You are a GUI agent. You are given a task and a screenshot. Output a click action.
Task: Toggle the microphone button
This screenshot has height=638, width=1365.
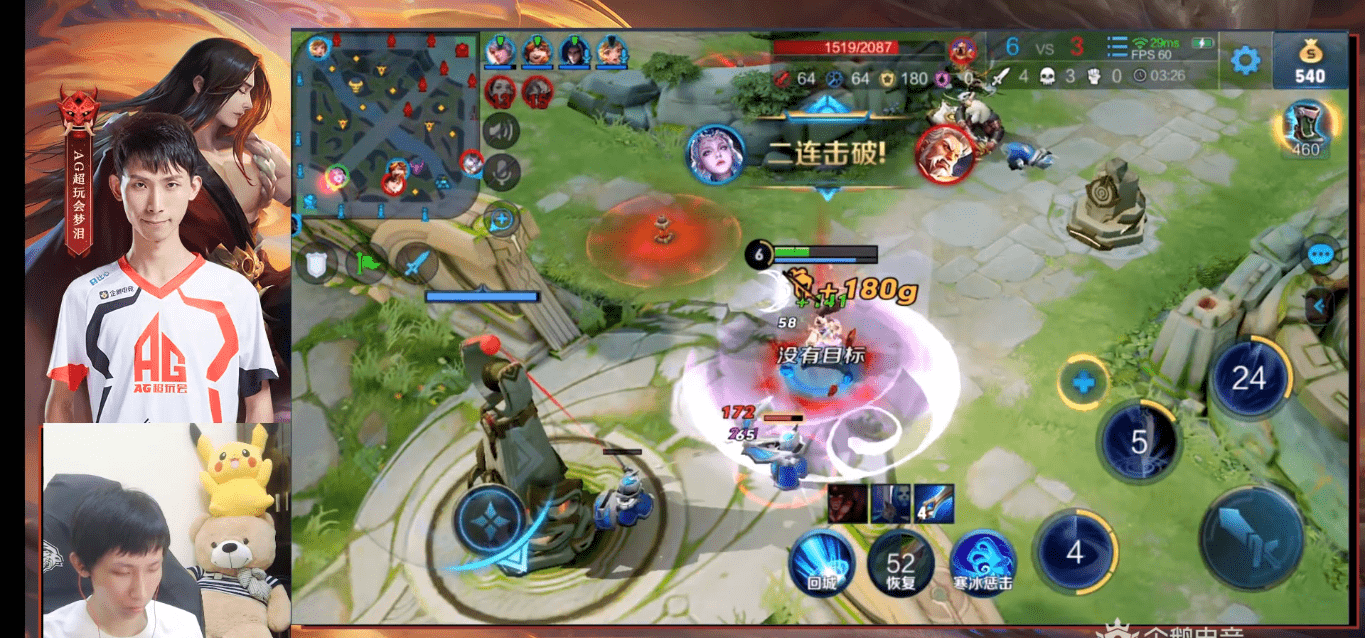coord(501,172)
